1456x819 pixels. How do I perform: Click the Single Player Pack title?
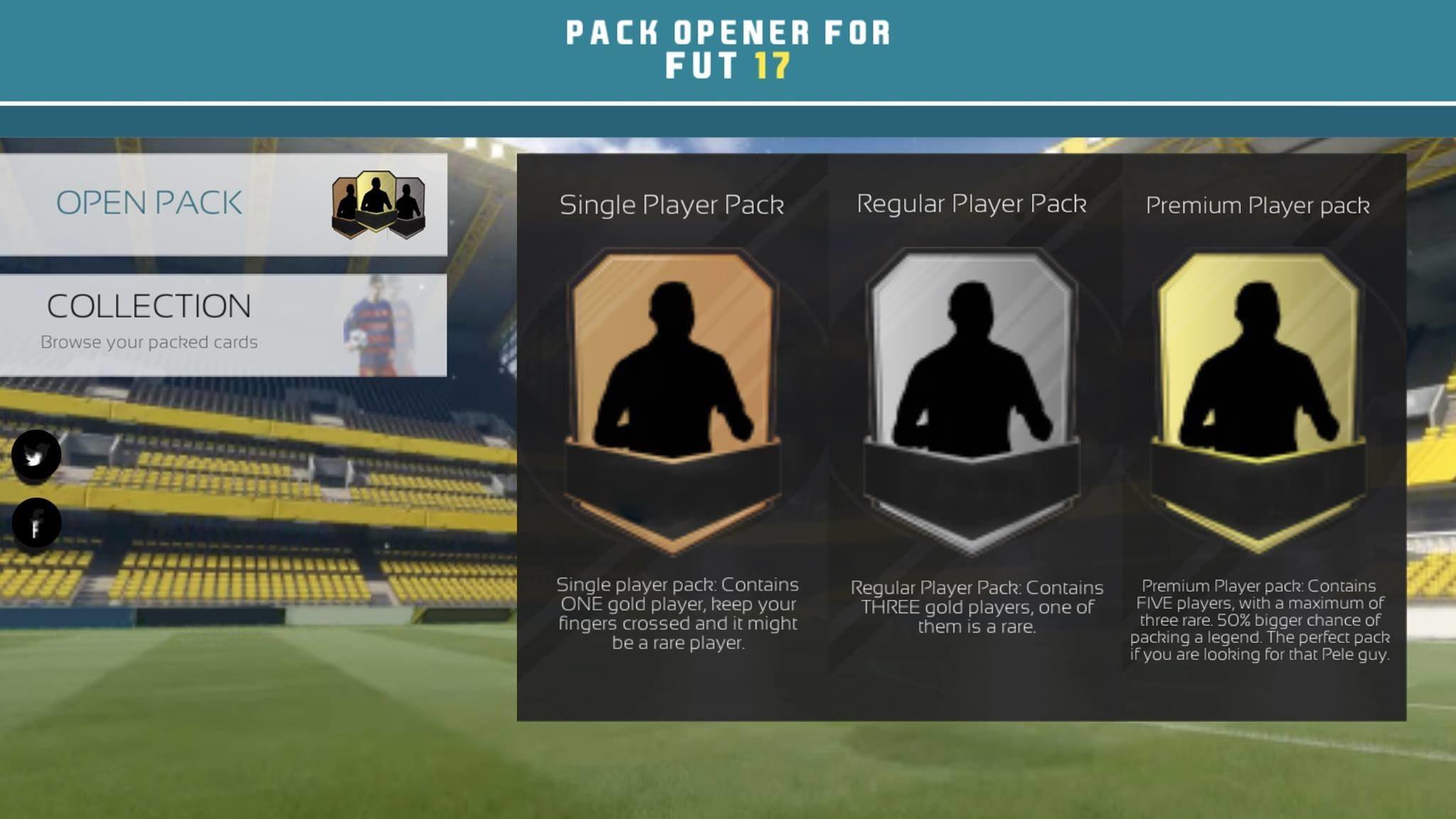click(670, 205)
